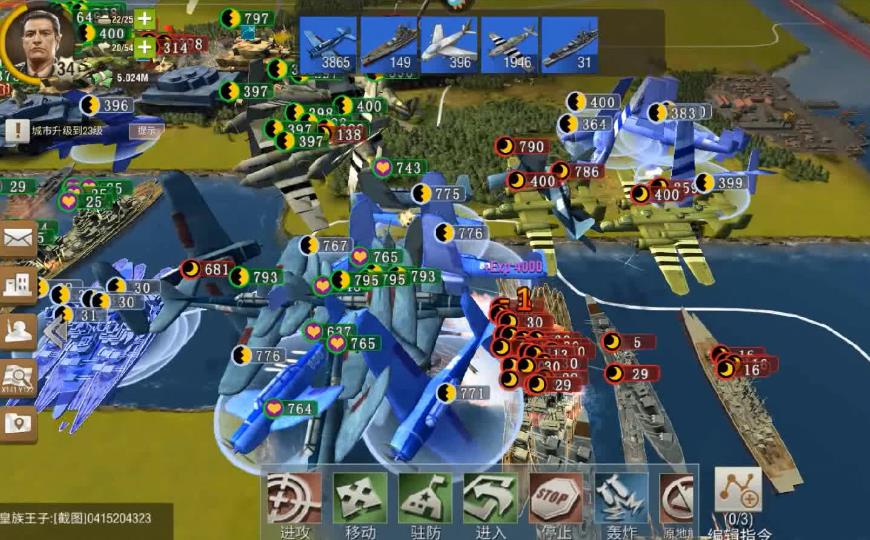The height and width of the screenshot is (540, 870).
Task: Issue the 进攻 attack command
Action: tap(295, 498)
